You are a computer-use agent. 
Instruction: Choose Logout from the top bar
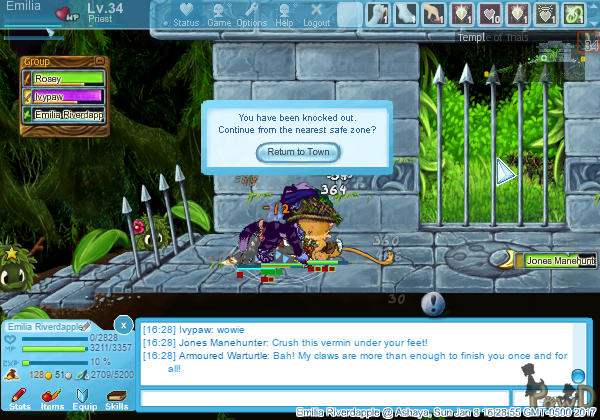click(x=316, y=14)
